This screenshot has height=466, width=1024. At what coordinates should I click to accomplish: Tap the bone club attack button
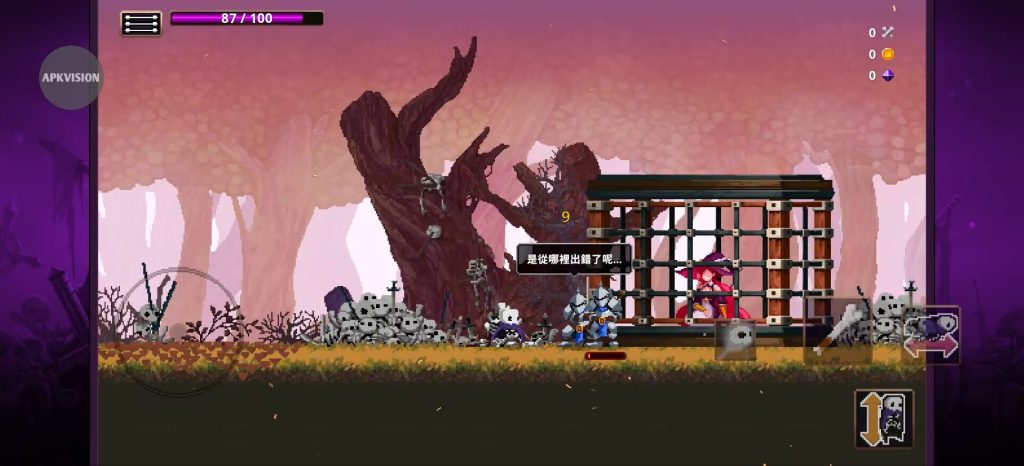[x=838, y=331]
